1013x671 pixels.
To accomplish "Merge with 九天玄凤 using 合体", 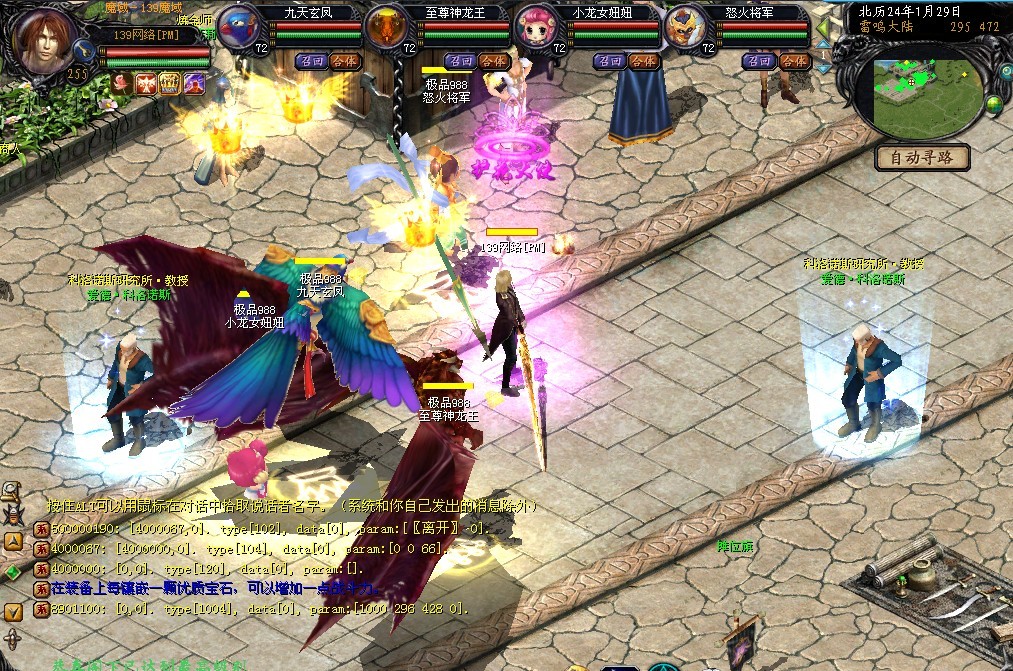I will coord(343,61).
